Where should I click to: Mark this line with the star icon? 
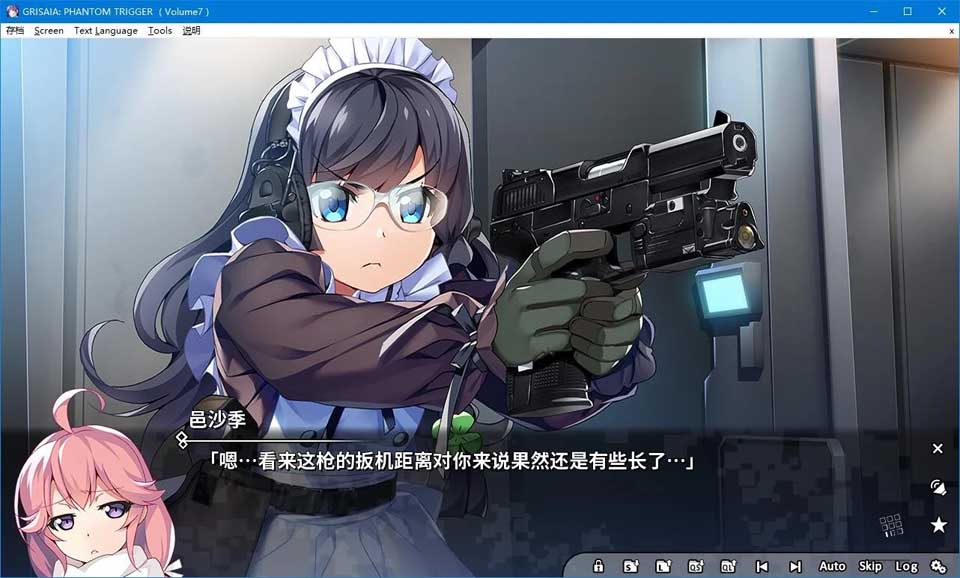point(938,525)
